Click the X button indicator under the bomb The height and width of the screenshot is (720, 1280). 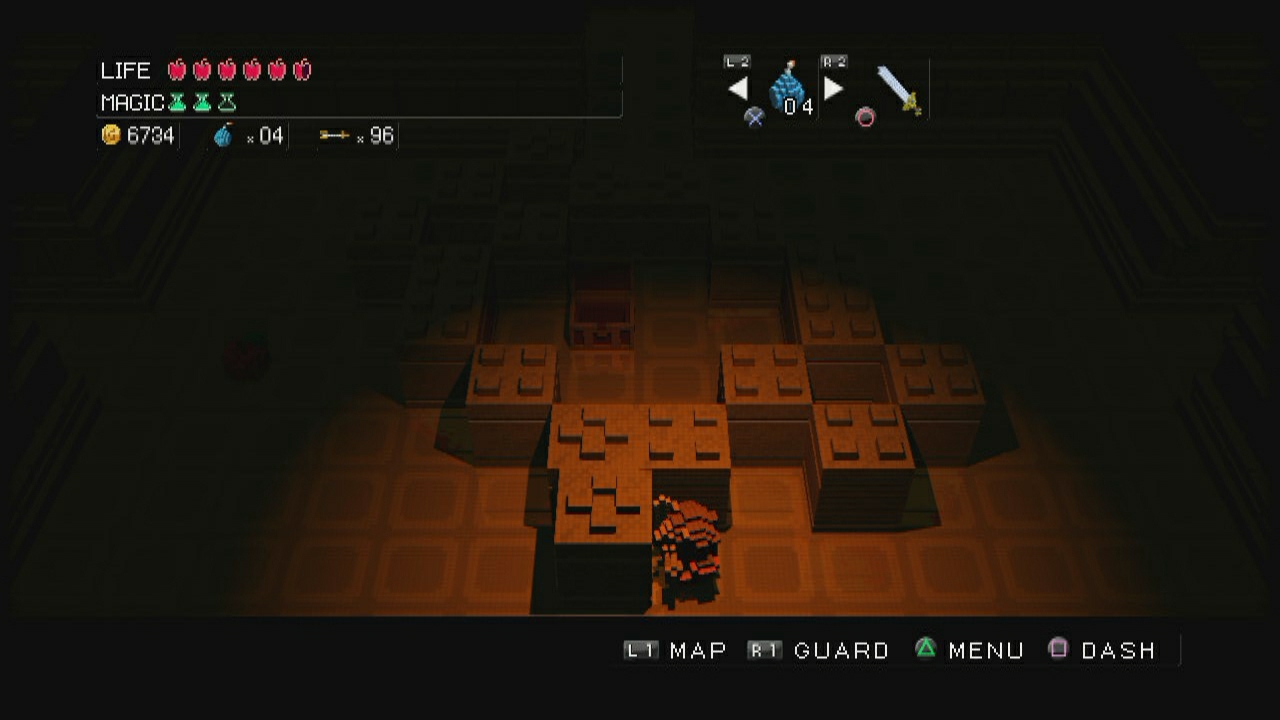(x=755, y=117)
